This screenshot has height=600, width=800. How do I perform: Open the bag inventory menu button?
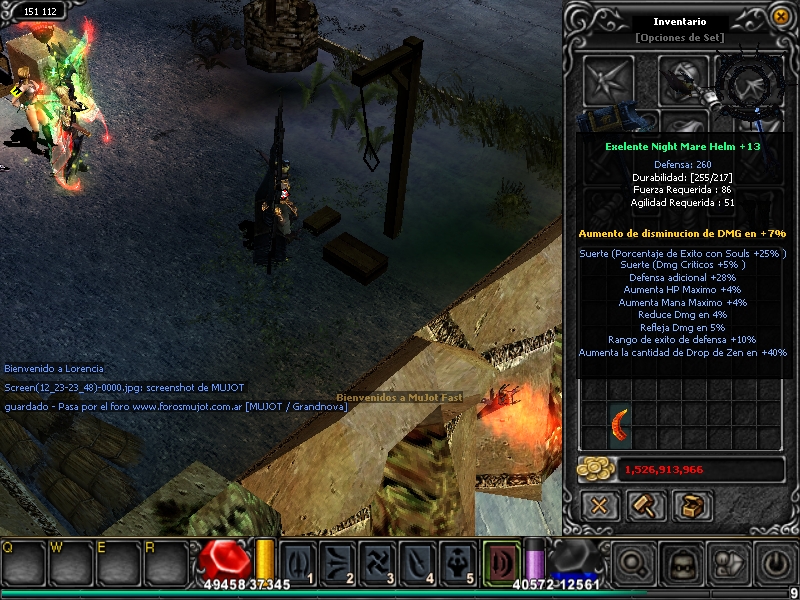click(727, 564)
